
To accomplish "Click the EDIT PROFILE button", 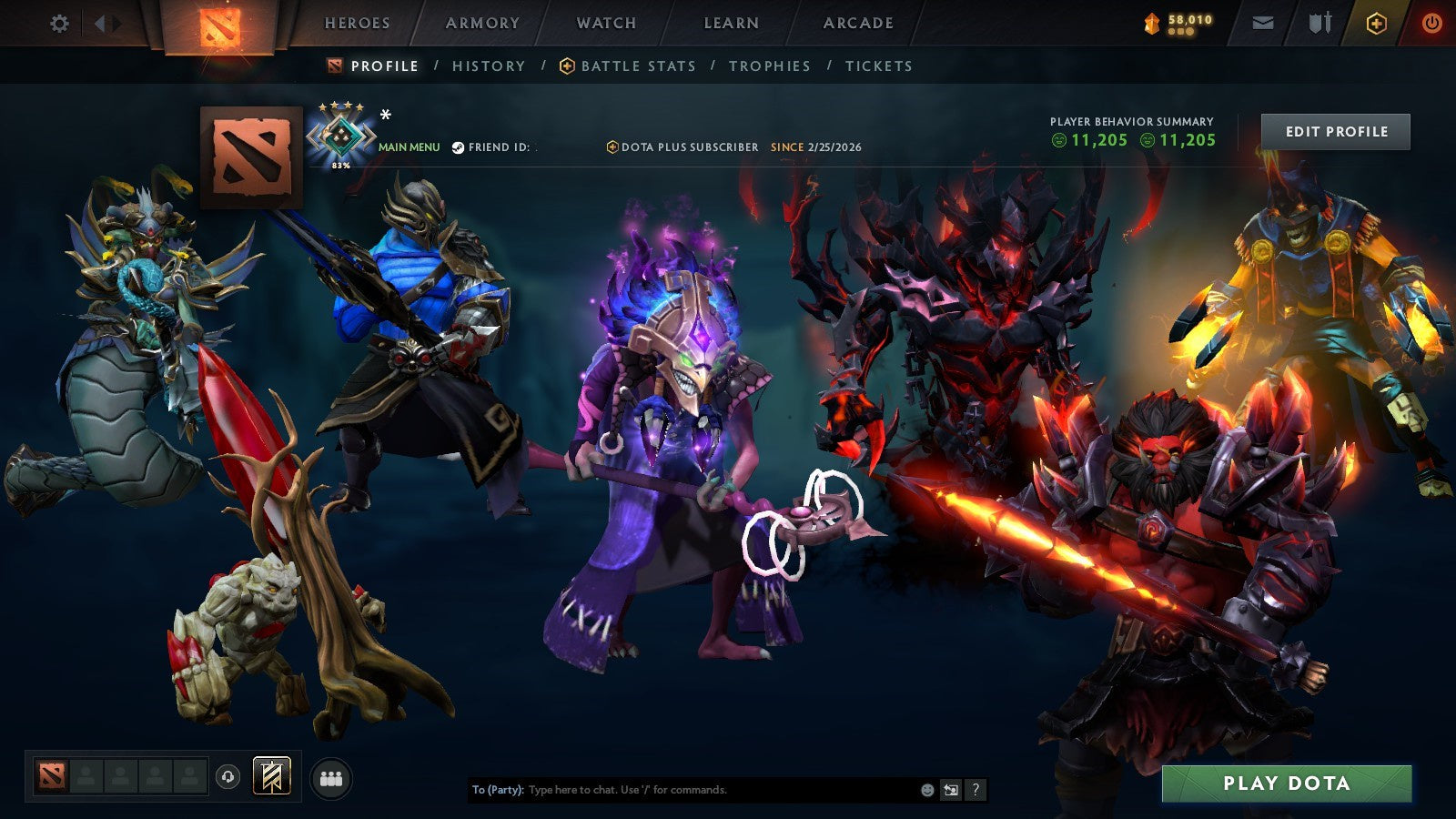I will 1335,131.
